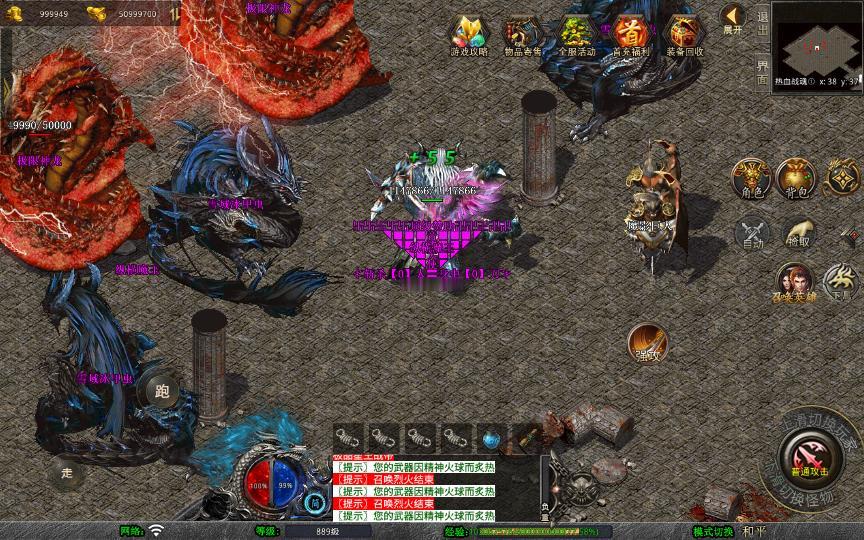Toggle 自动 auto-combat crossed swords
Screen dimensions: 864x540
coord(751,234)
